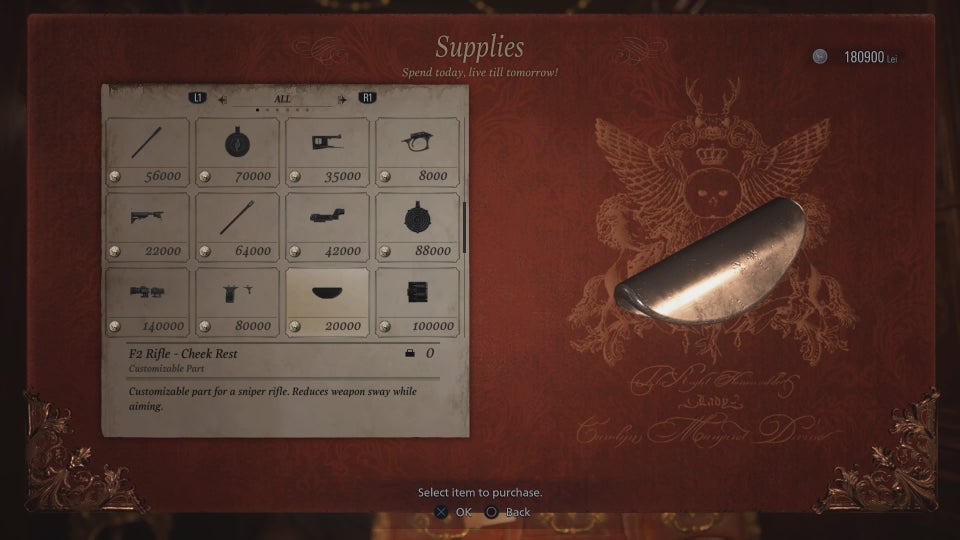Select the weapon priced at 140000
This screenshot has height=540, width=960.
point(147,301)
